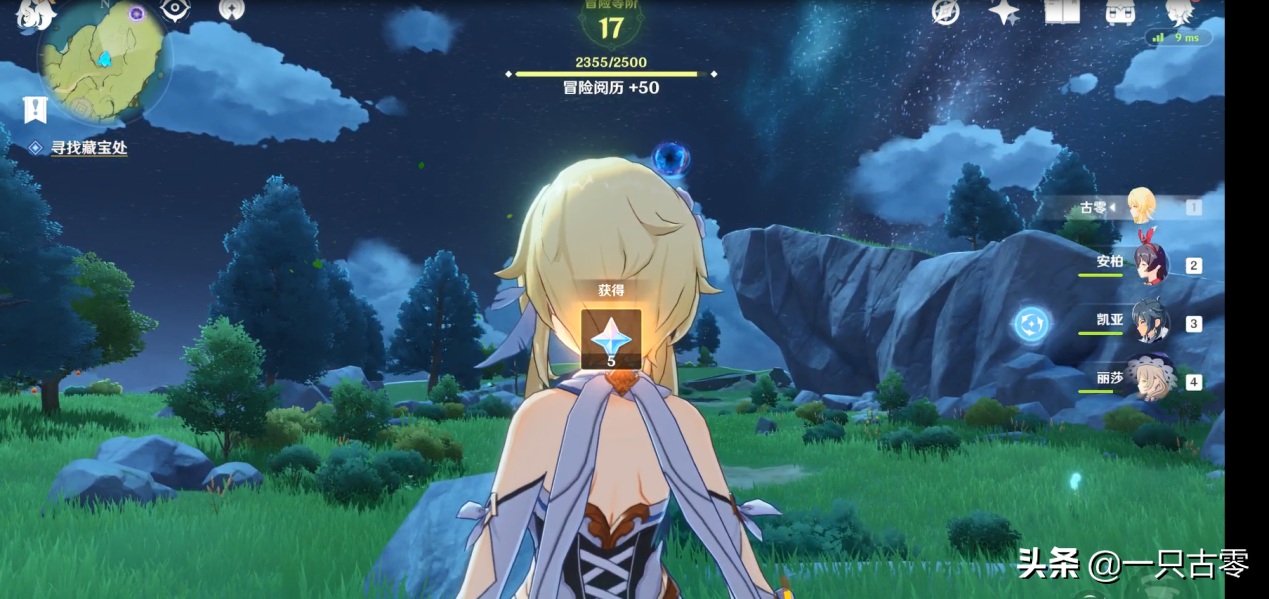This screenshot has width=1269, height=599.
Task: Switch to party member 丽莎
Action: point(1148,380)
